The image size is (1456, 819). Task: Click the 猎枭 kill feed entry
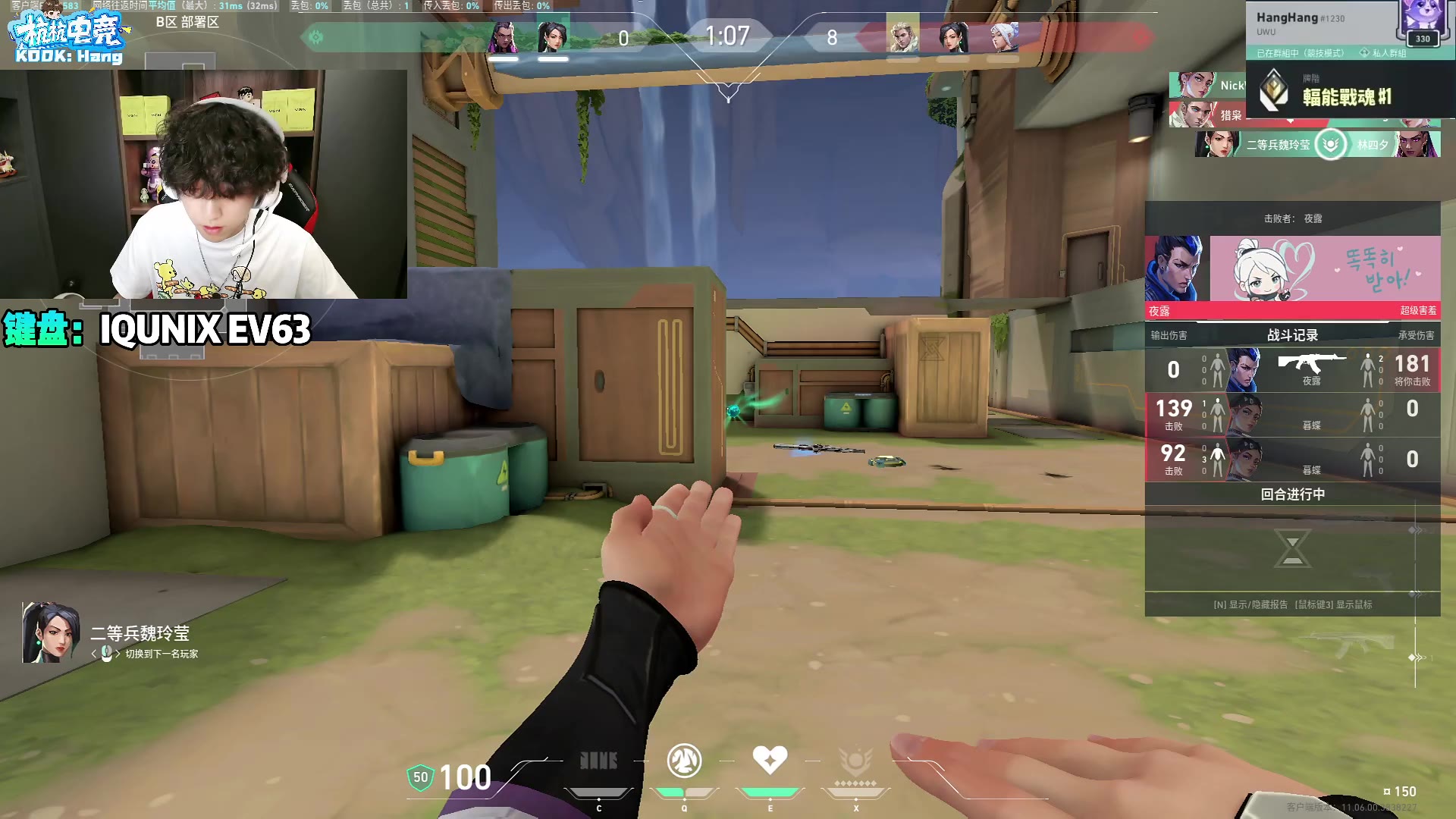pos(1207,115)
